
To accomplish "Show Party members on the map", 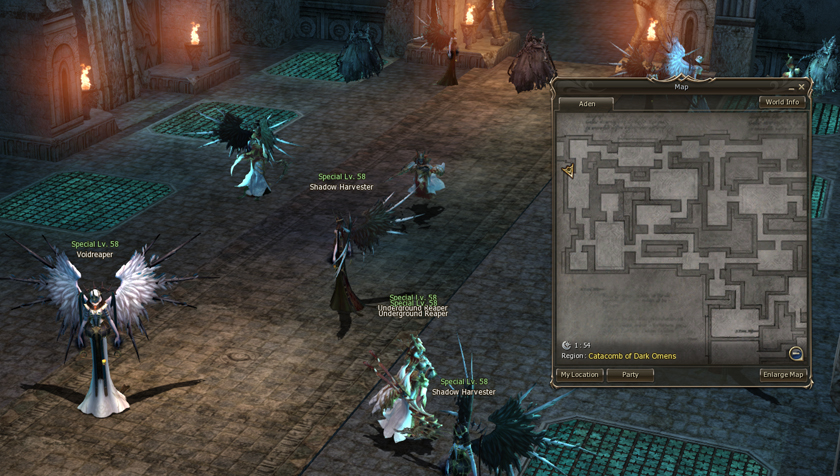I will click(x=630, y=374).
